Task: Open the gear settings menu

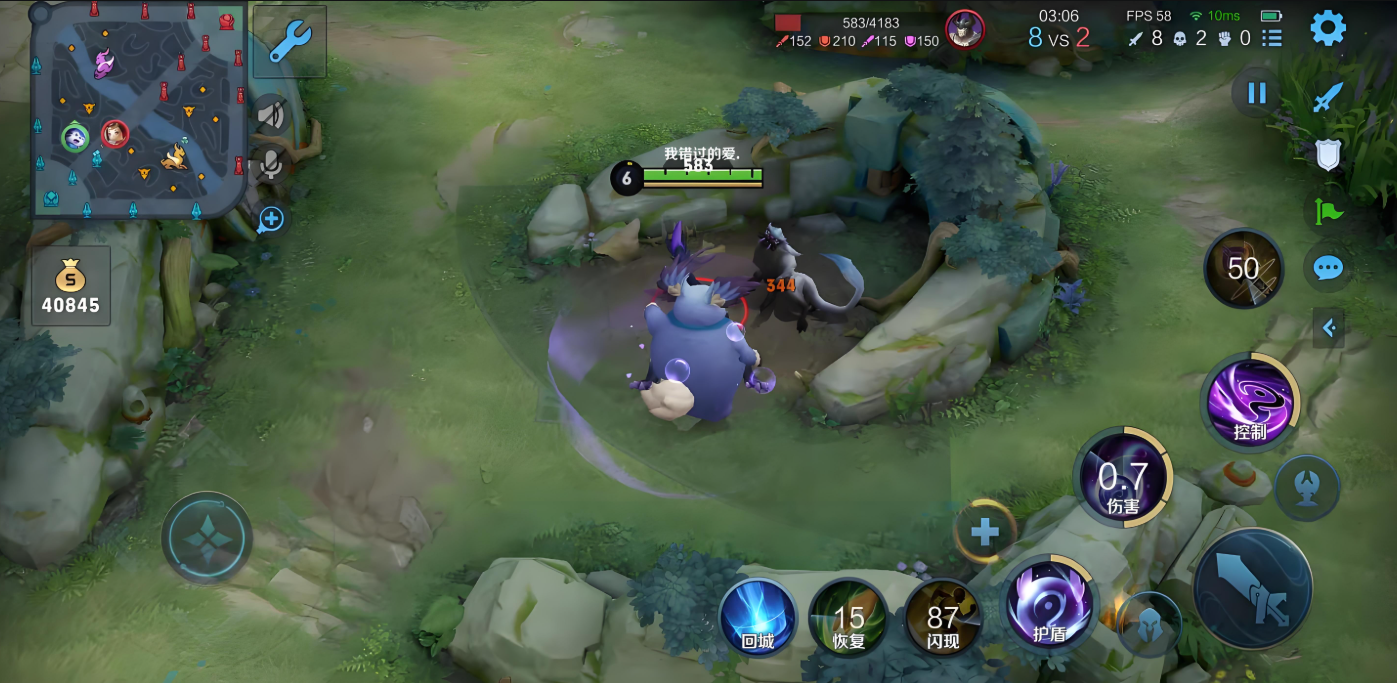Action: tap(1328, 28)
